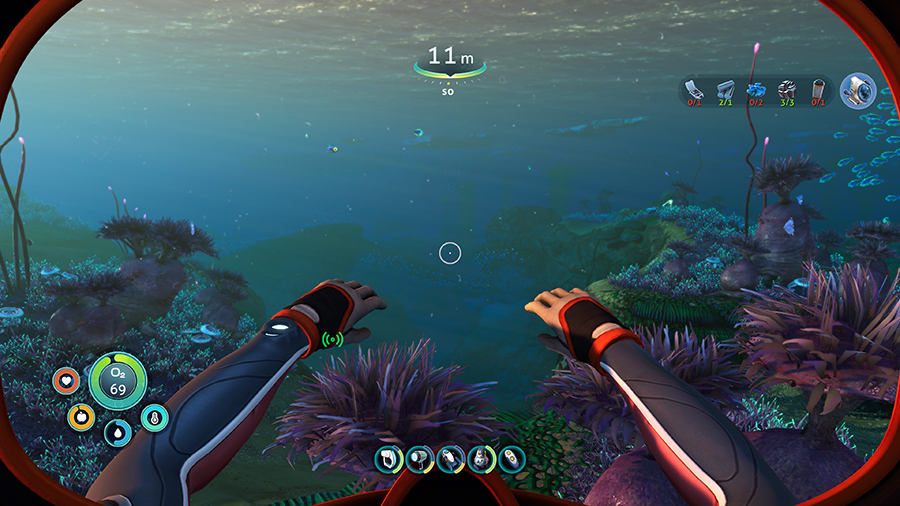Select the white device with two yellow lights
900x506 pixels.
pos(512,459)
